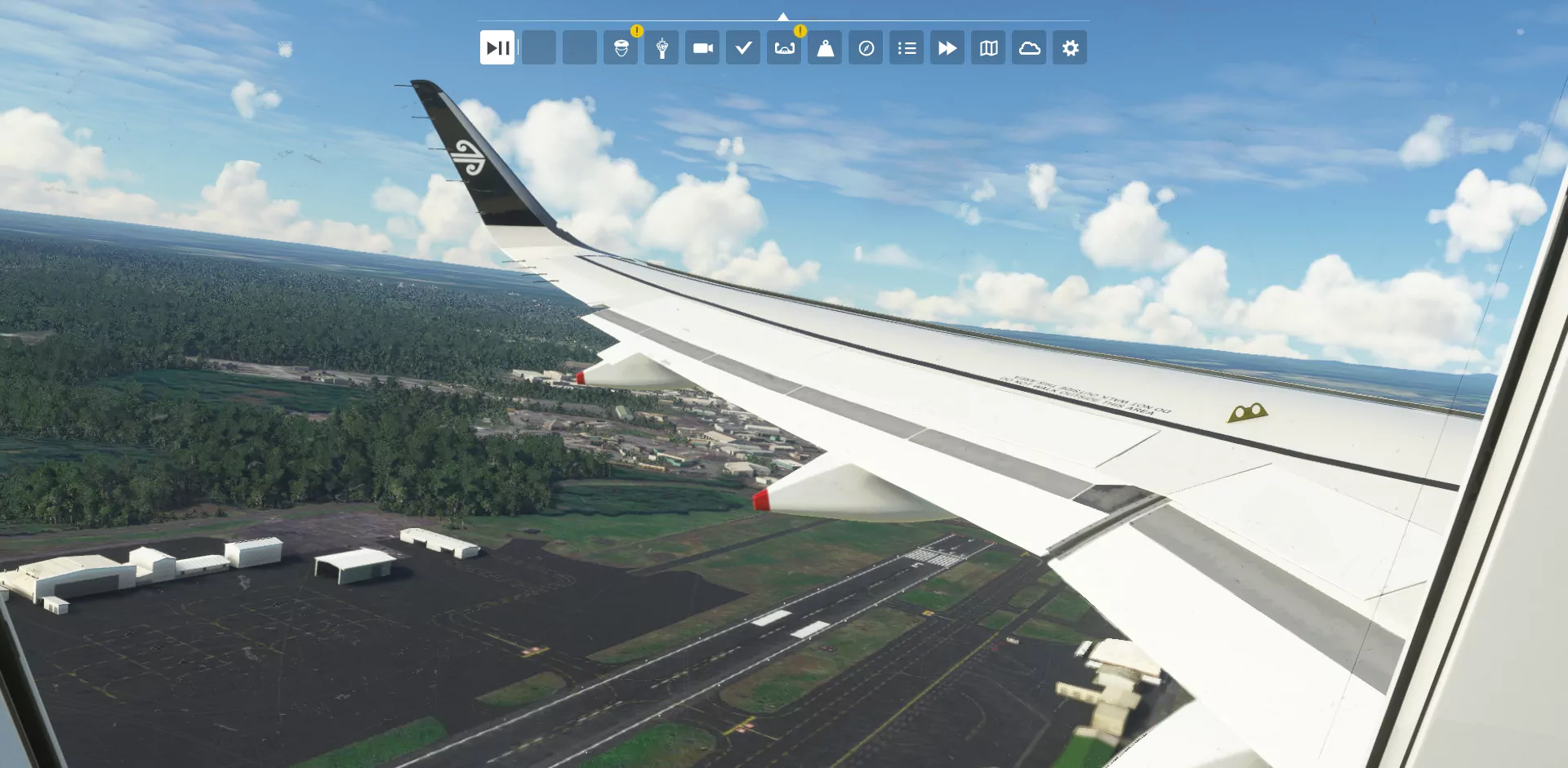The width and height of the screenshot is (1568, 768).
Task: Open the folded VFR map panel
Action: pos(988,48)
